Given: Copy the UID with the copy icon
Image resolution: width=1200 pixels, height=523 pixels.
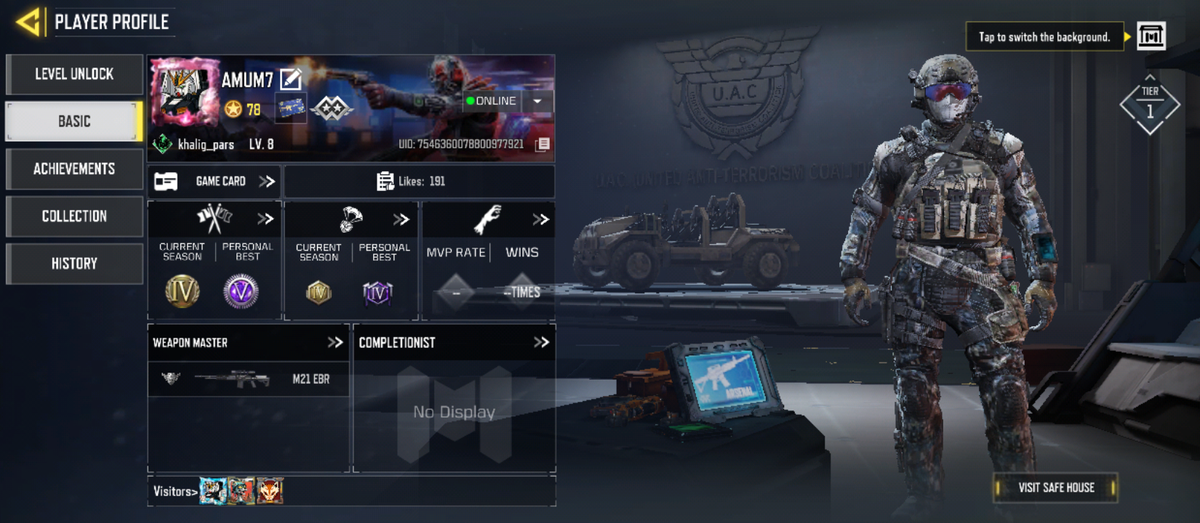Looking at the screenshot, I should (x=543, y=144).
